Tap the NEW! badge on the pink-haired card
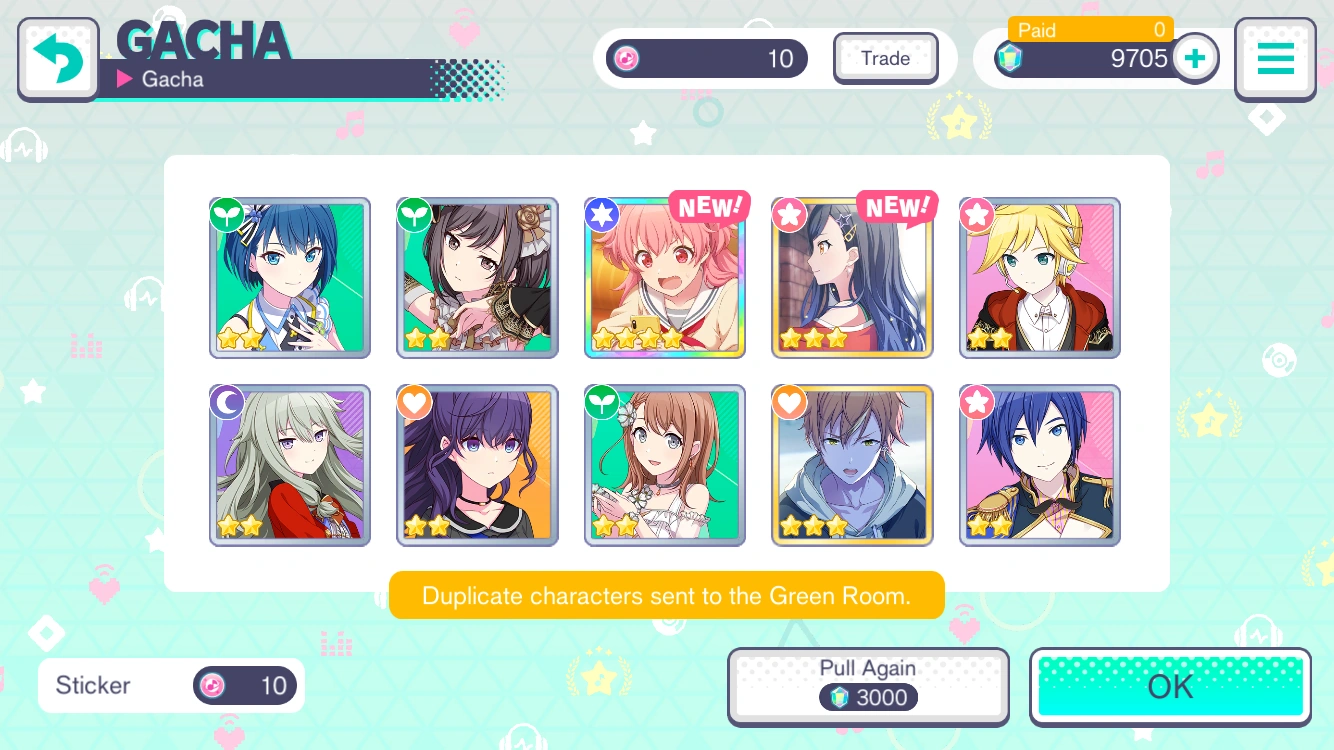 click(710, 207)
